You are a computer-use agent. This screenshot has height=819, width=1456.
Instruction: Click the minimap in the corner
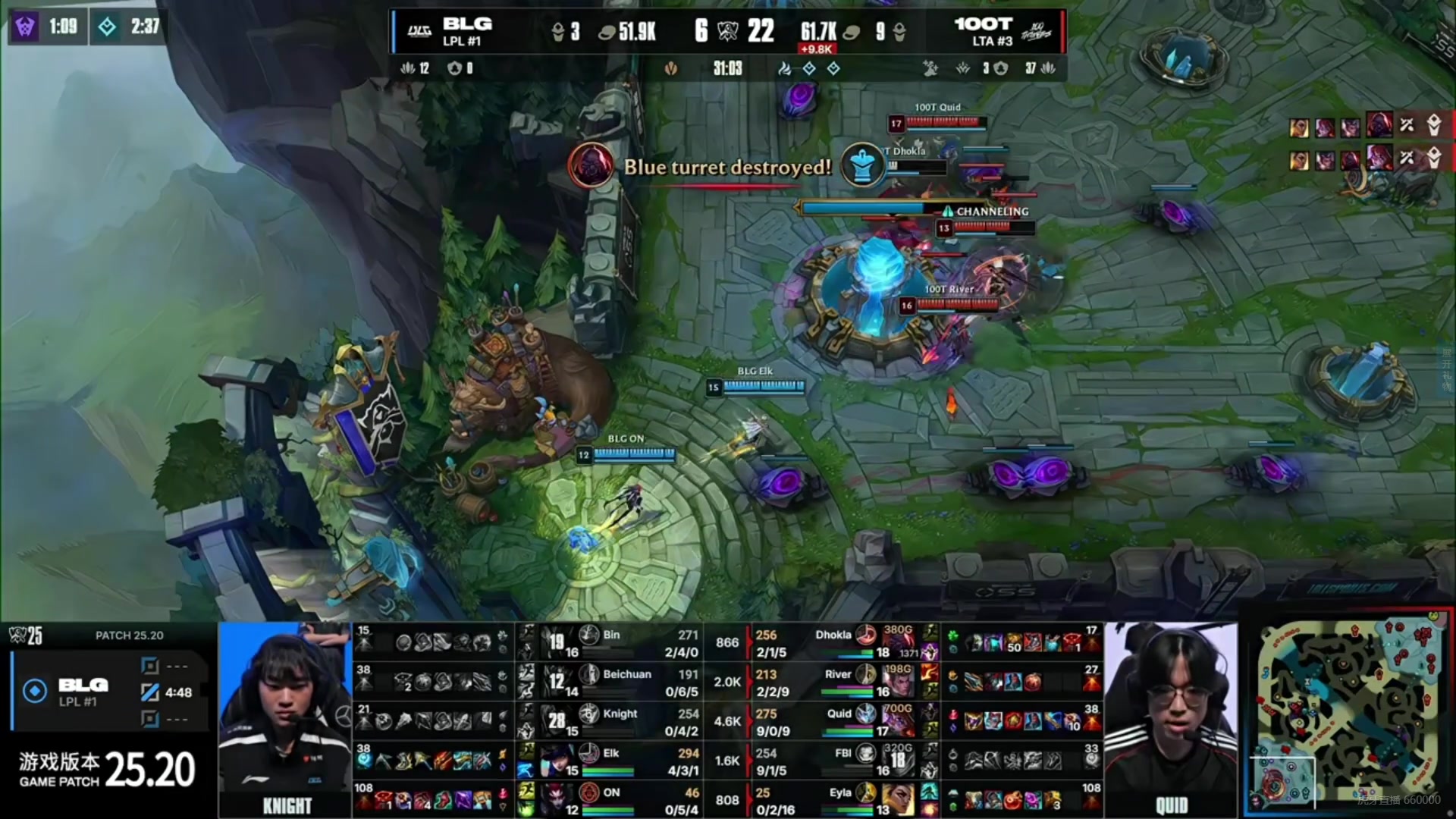(x=1350, y=717)
